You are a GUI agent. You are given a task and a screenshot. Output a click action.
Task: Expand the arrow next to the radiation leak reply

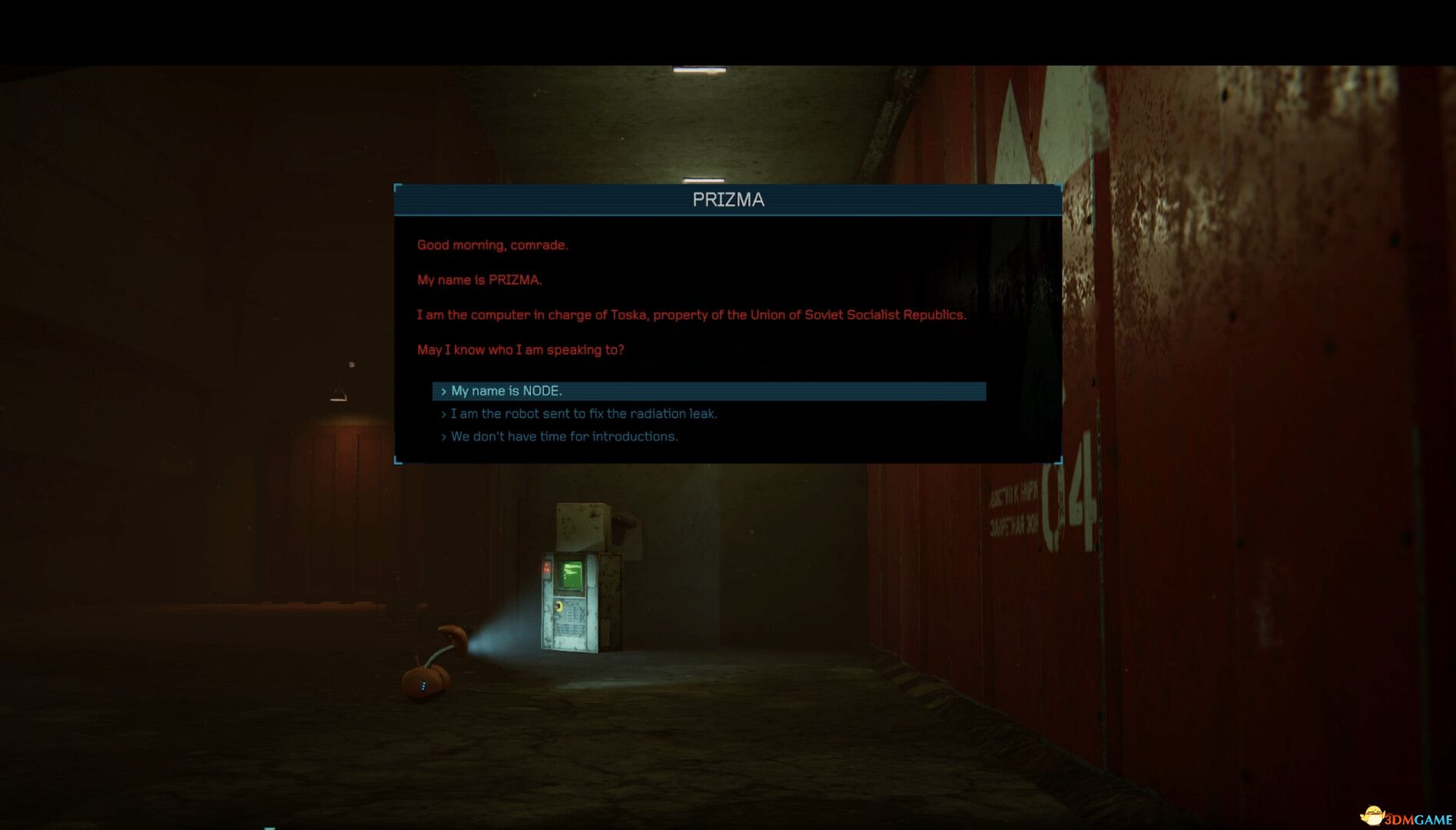pos(443,413)
